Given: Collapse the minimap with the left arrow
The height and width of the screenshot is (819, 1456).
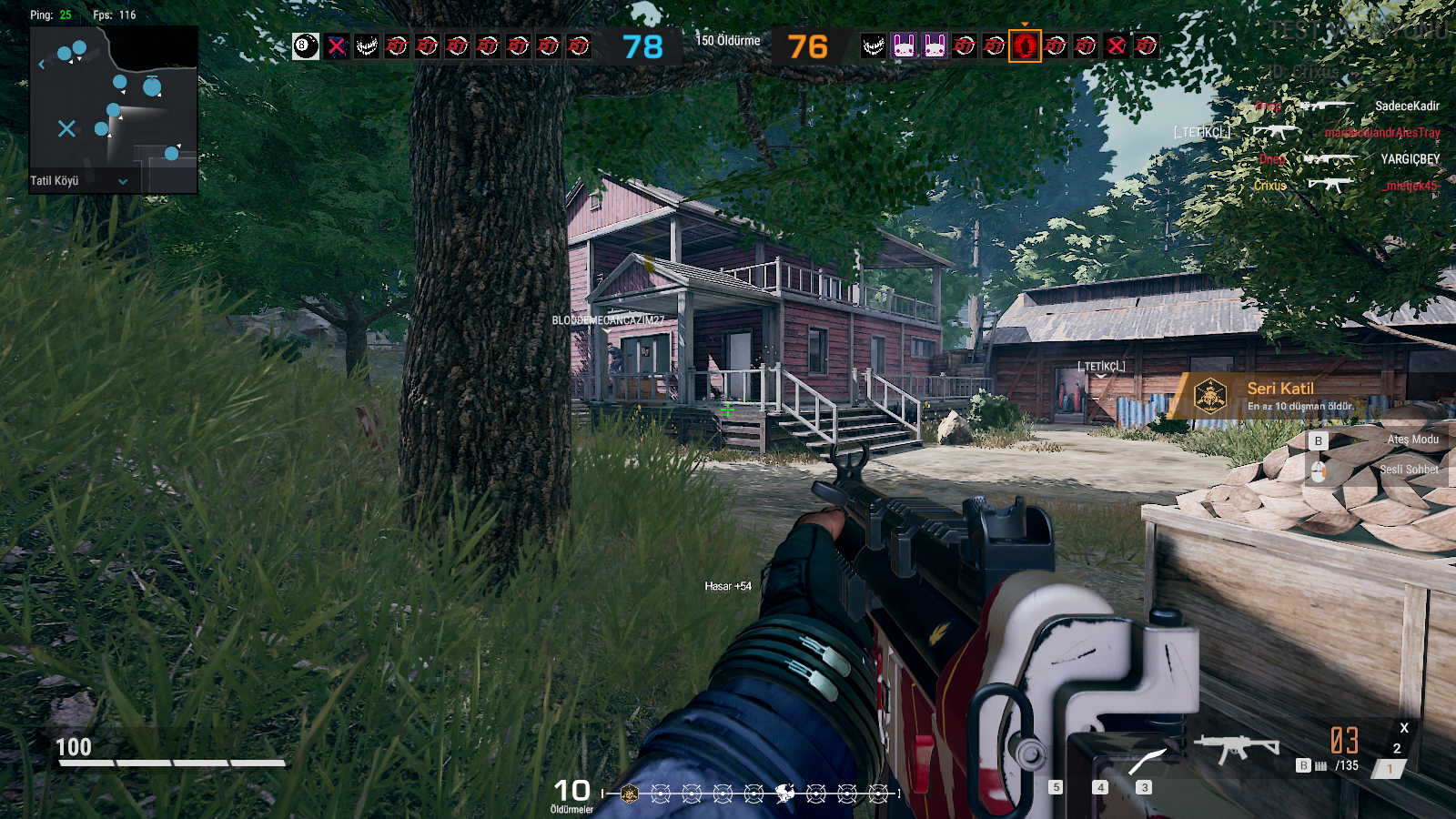Looking at the screenshot, I should [x=41, y=65].
